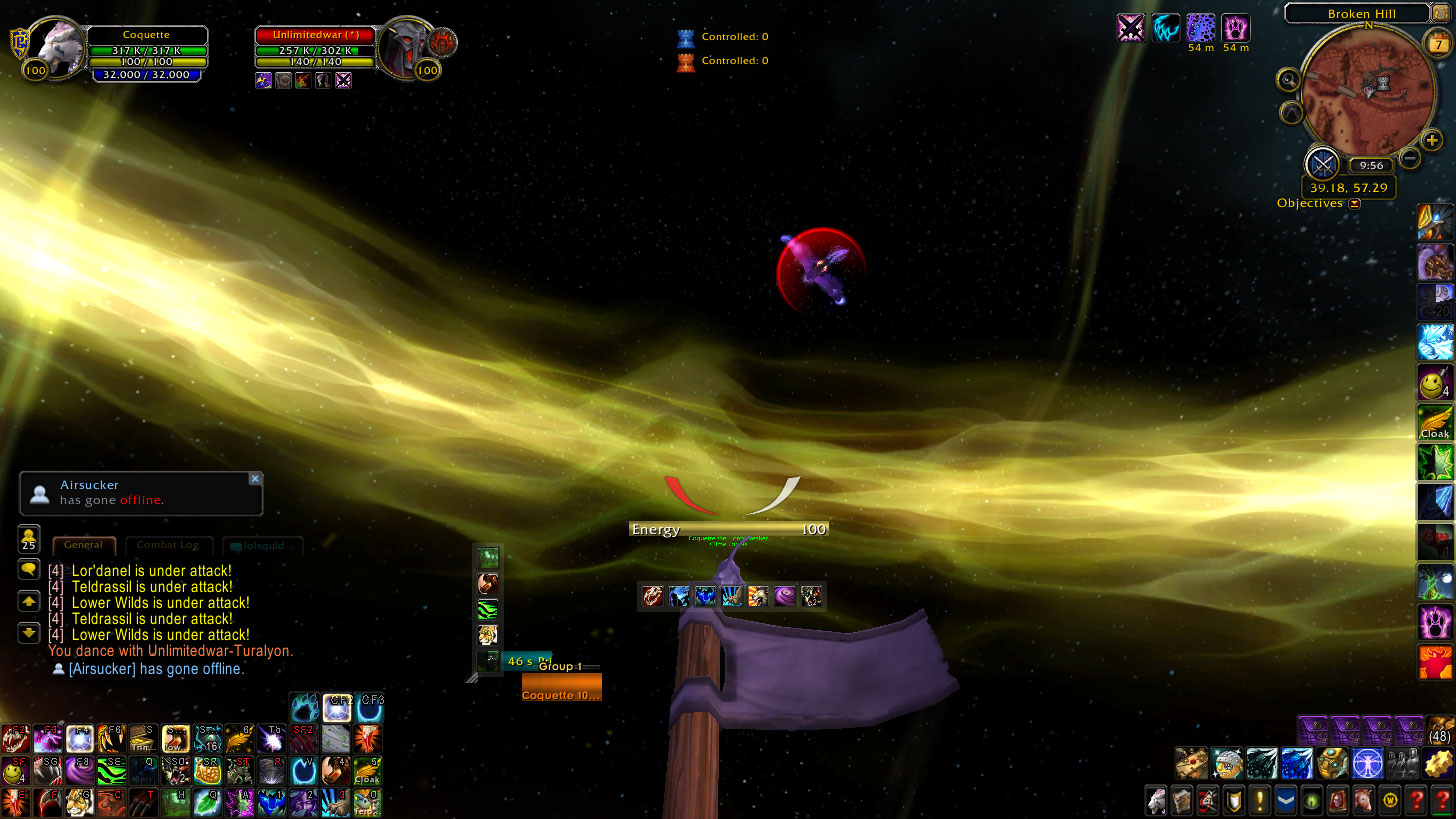Collapse the Objectives tracker arrow

(x=1355, y=204)
